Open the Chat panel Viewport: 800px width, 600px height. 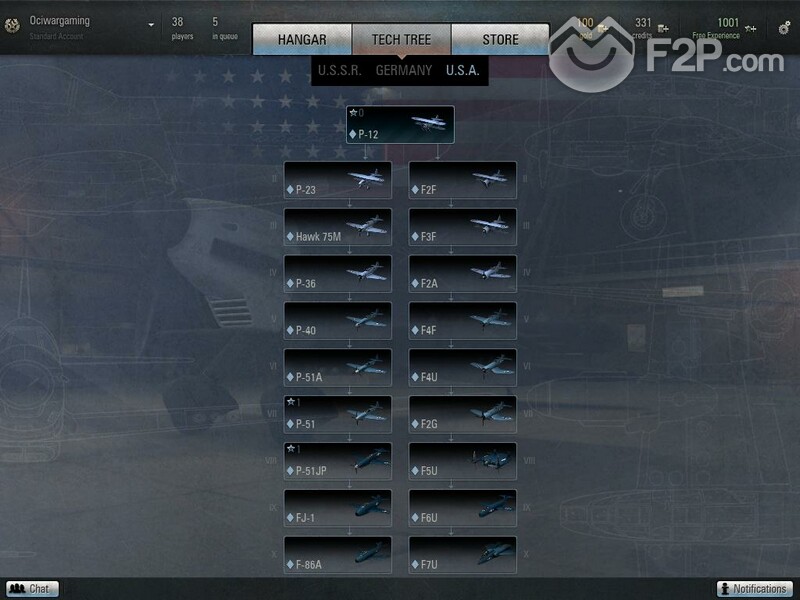pos(32,589)
